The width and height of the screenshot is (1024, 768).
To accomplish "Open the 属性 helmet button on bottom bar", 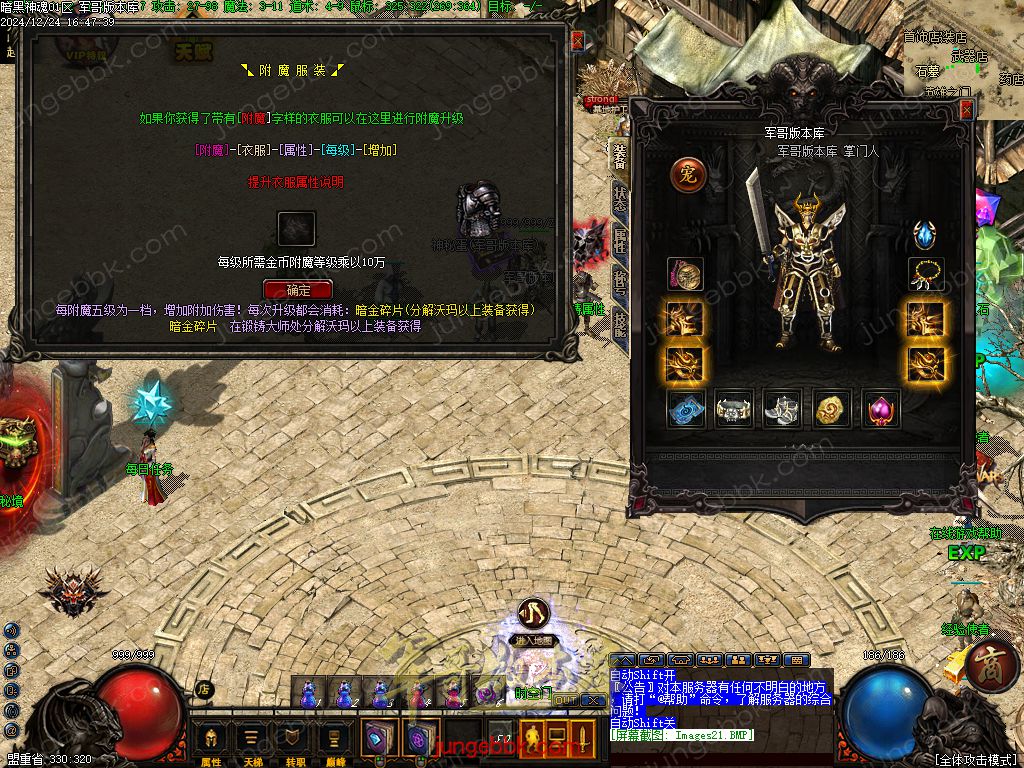I will click(x=211, y=740).
